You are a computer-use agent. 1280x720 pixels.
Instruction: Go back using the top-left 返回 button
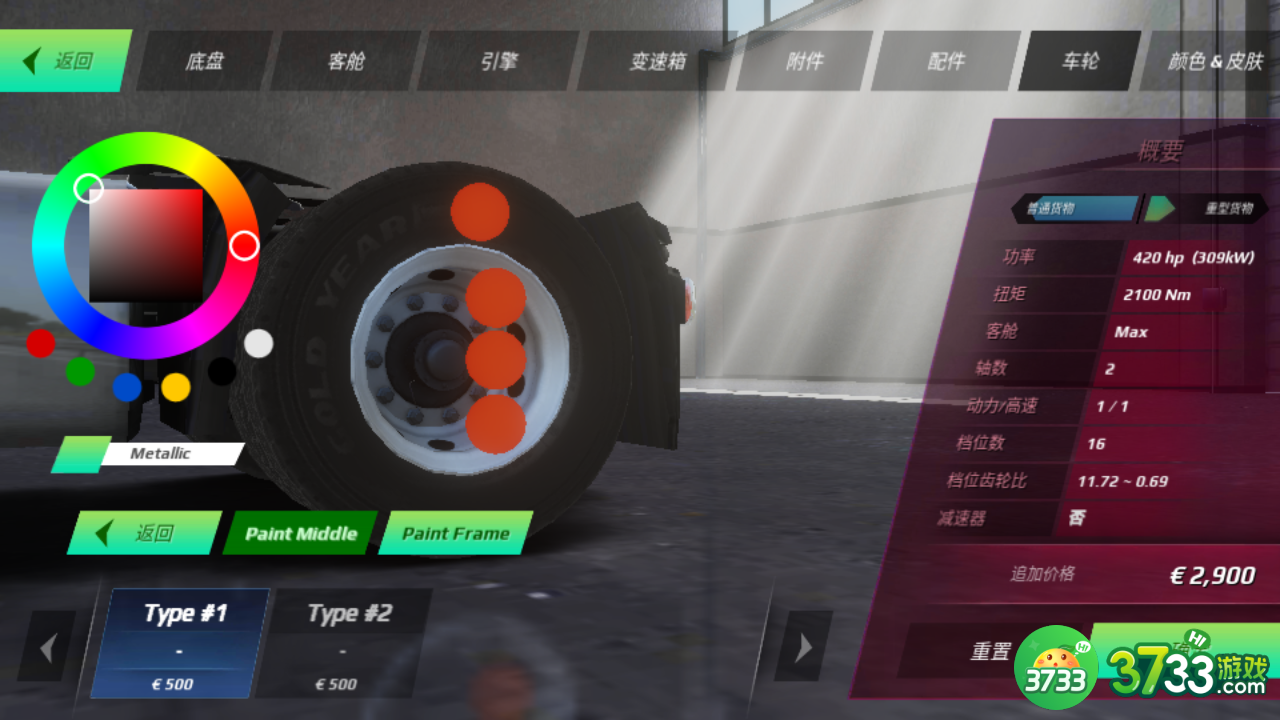click(65, 61)
